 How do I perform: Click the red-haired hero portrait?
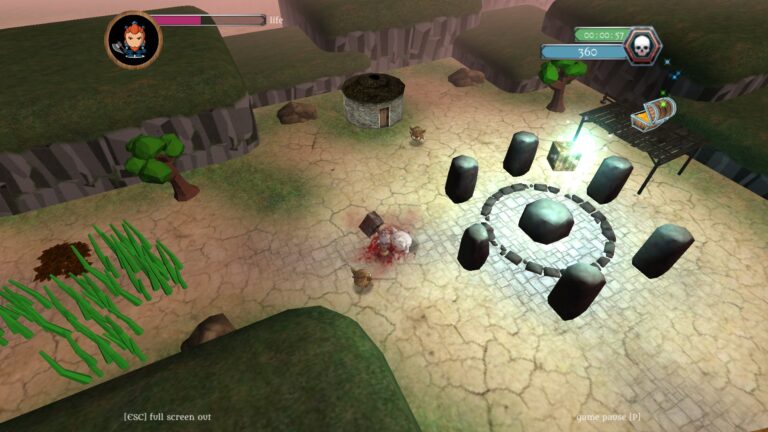tap(133, 40)
